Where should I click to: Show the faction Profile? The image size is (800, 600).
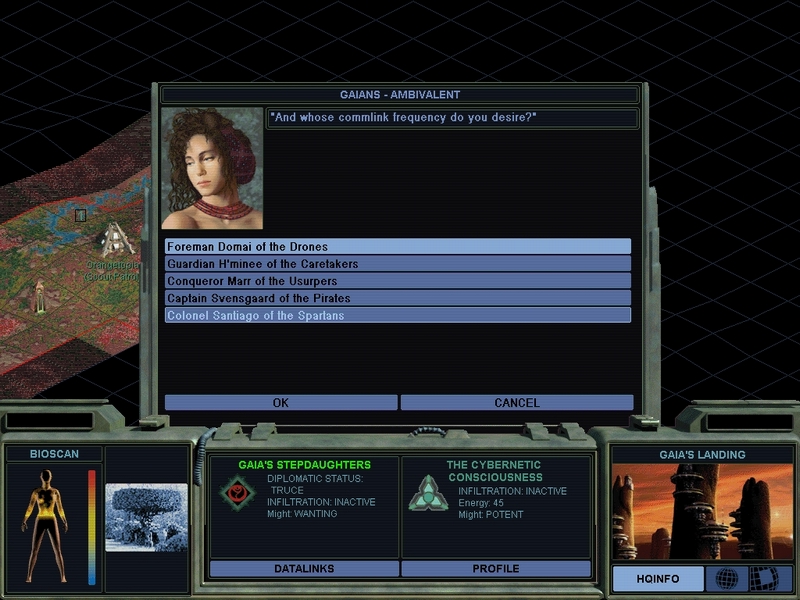pyautogui.click(x=496, y=569)
